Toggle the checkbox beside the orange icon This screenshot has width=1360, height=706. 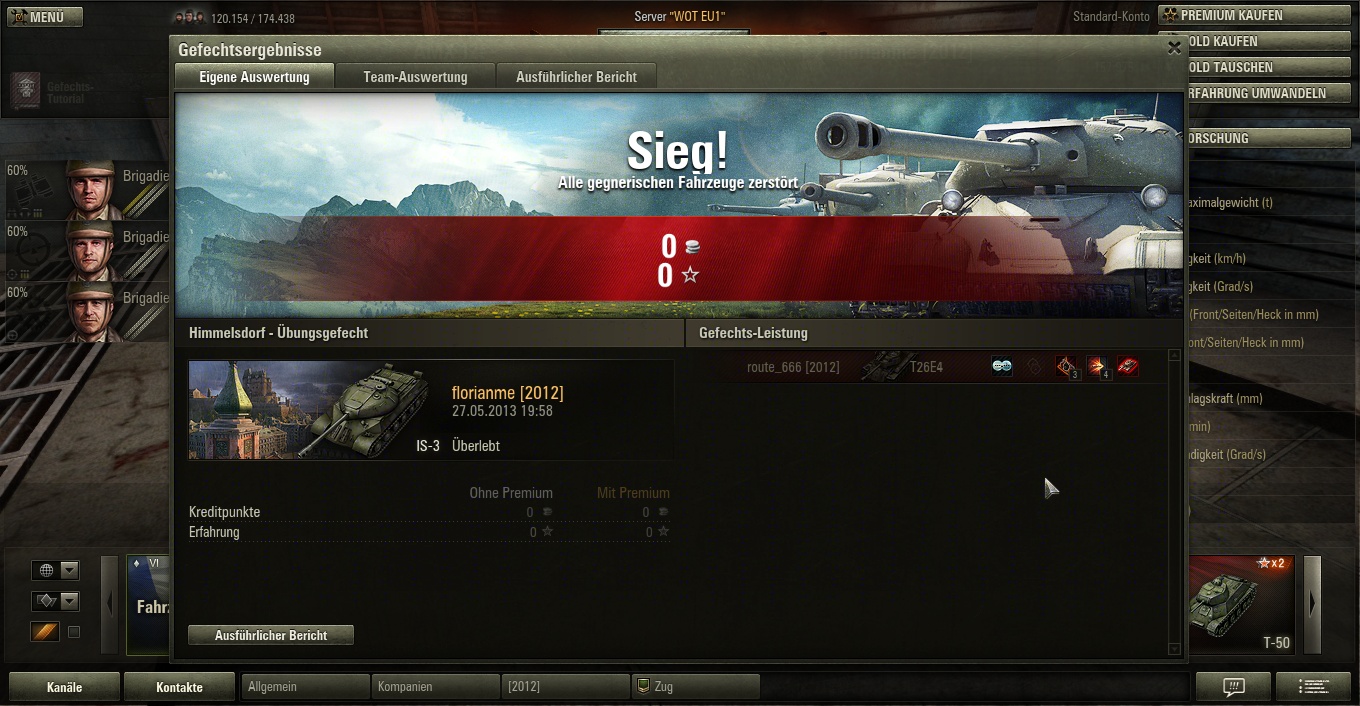[x=74, y=632]
